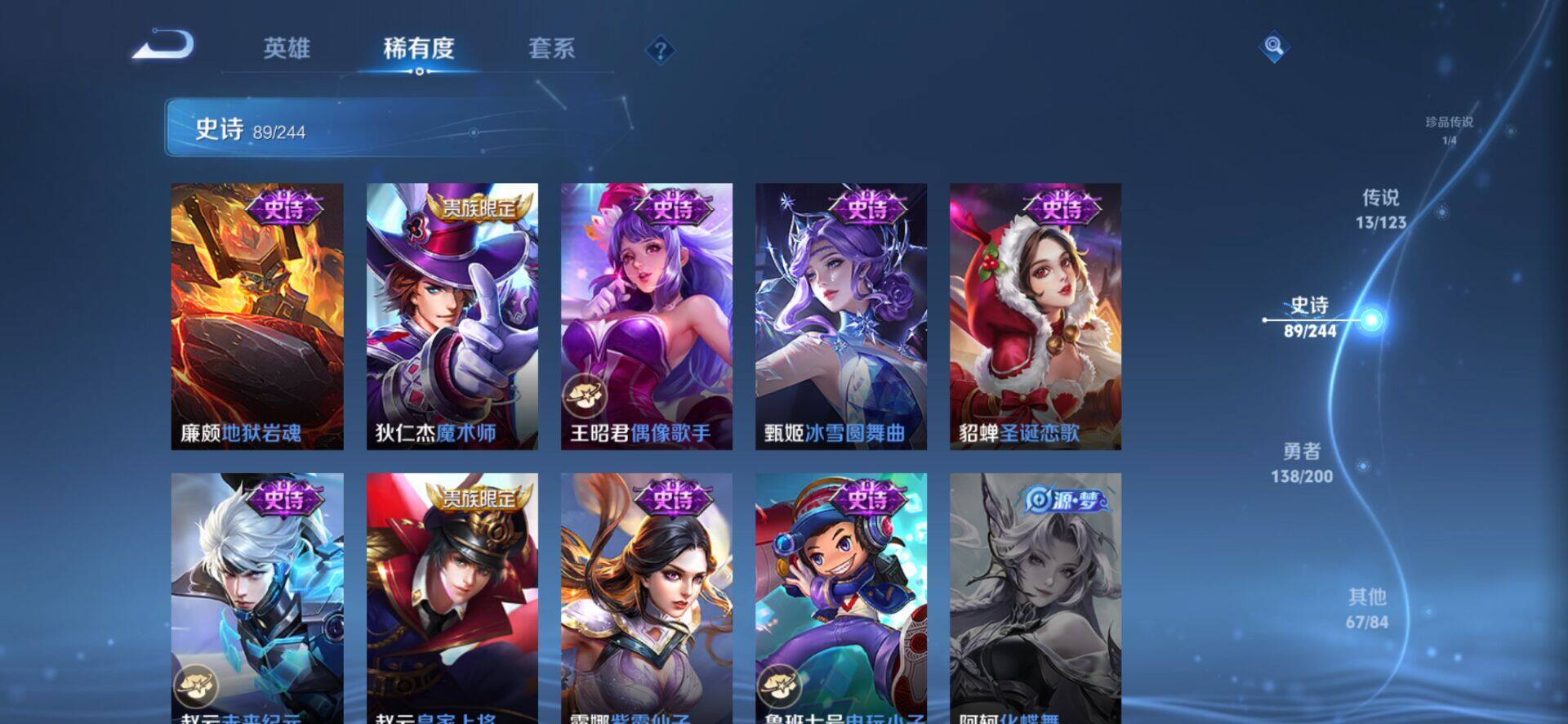The image size is (1568, 724).
Task: Select the 露娜 purple fairy skin card
Action: (646, 598)
